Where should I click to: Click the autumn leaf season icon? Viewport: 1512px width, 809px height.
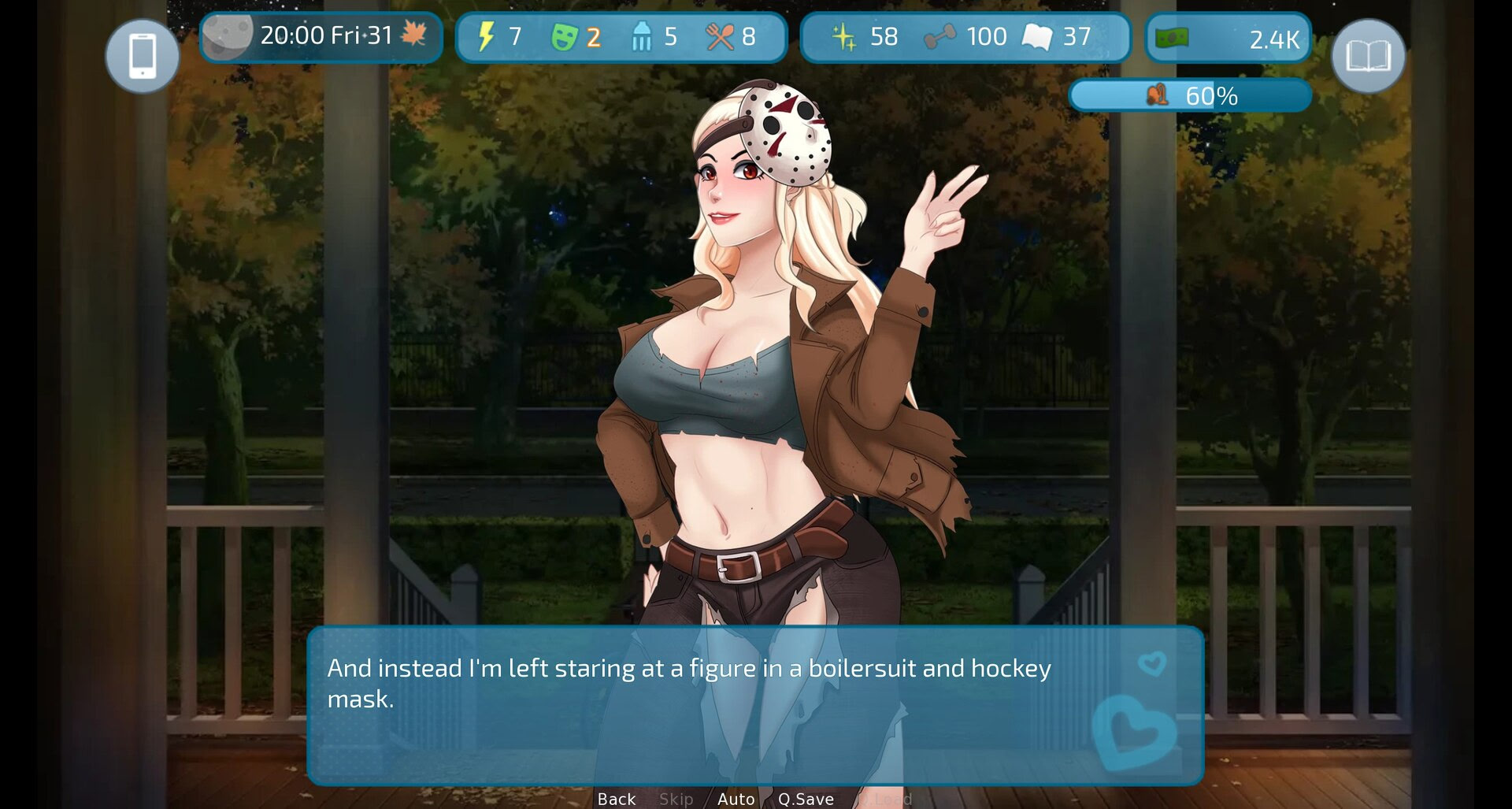click(x=413, y=35)
